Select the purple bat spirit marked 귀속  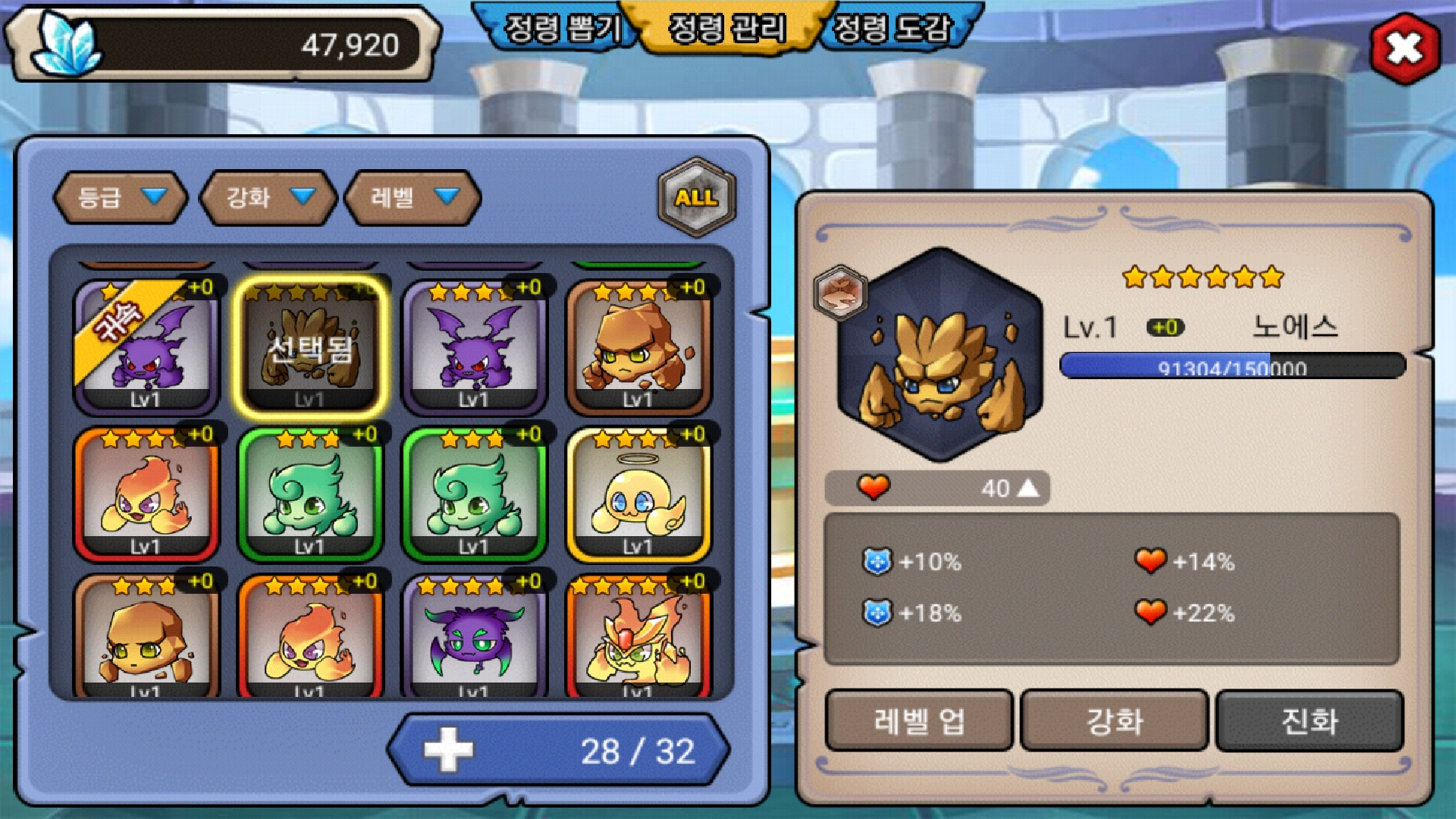point(146,347)
